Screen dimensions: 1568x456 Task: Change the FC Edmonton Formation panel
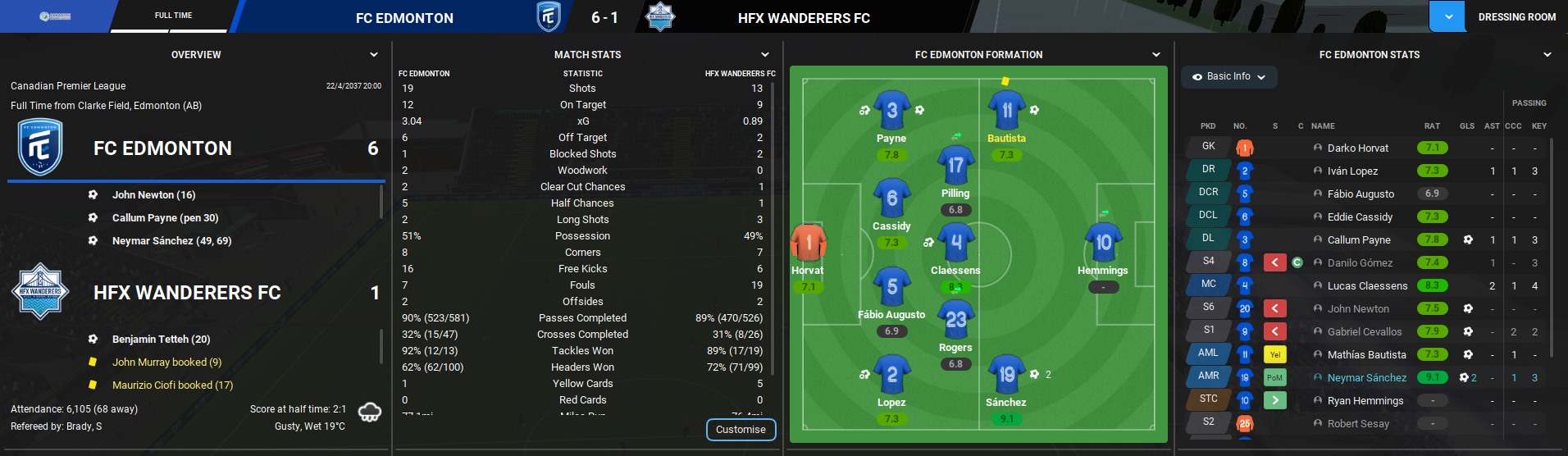click(1156, 55)
